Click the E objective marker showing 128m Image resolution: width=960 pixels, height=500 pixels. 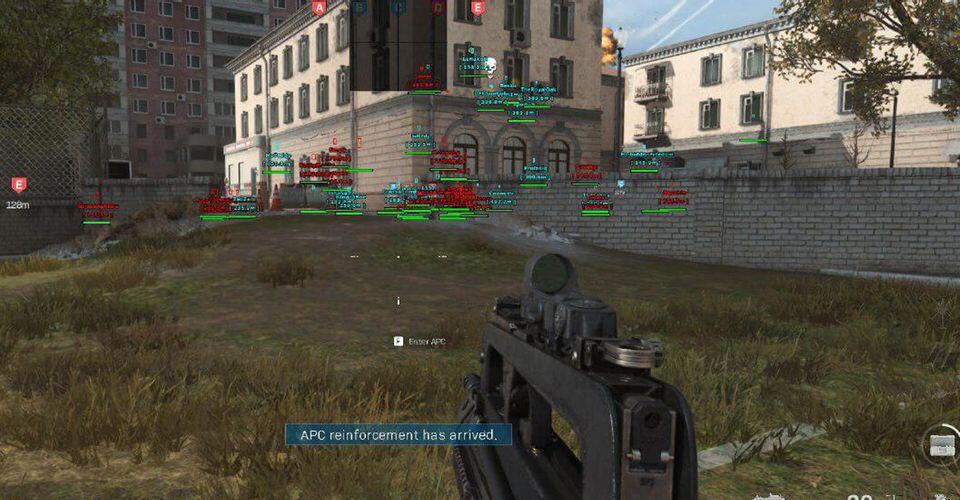[17, 184]
